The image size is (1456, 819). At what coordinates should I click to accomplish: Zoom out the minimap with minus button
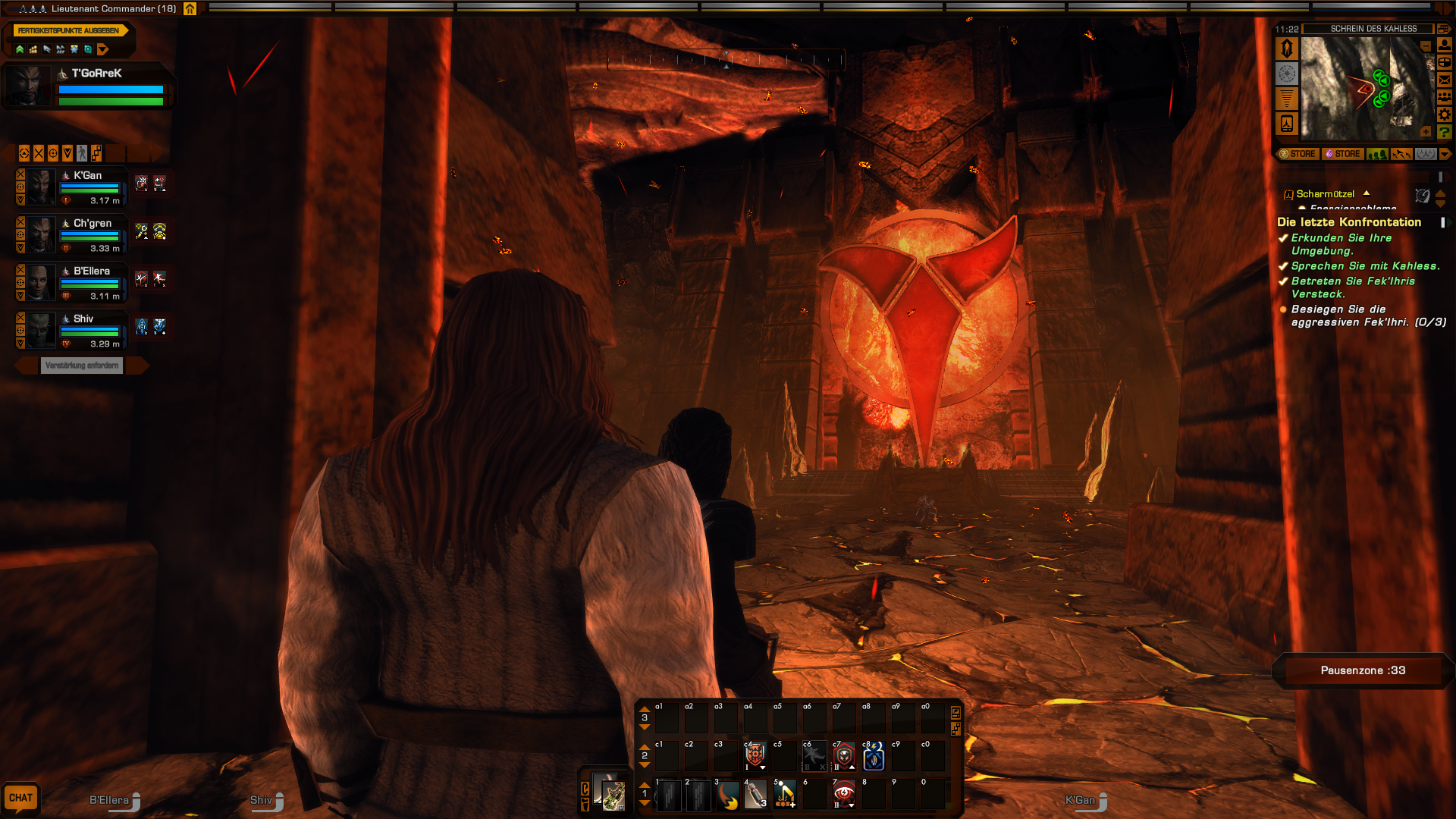click(x=1426, y=47)
